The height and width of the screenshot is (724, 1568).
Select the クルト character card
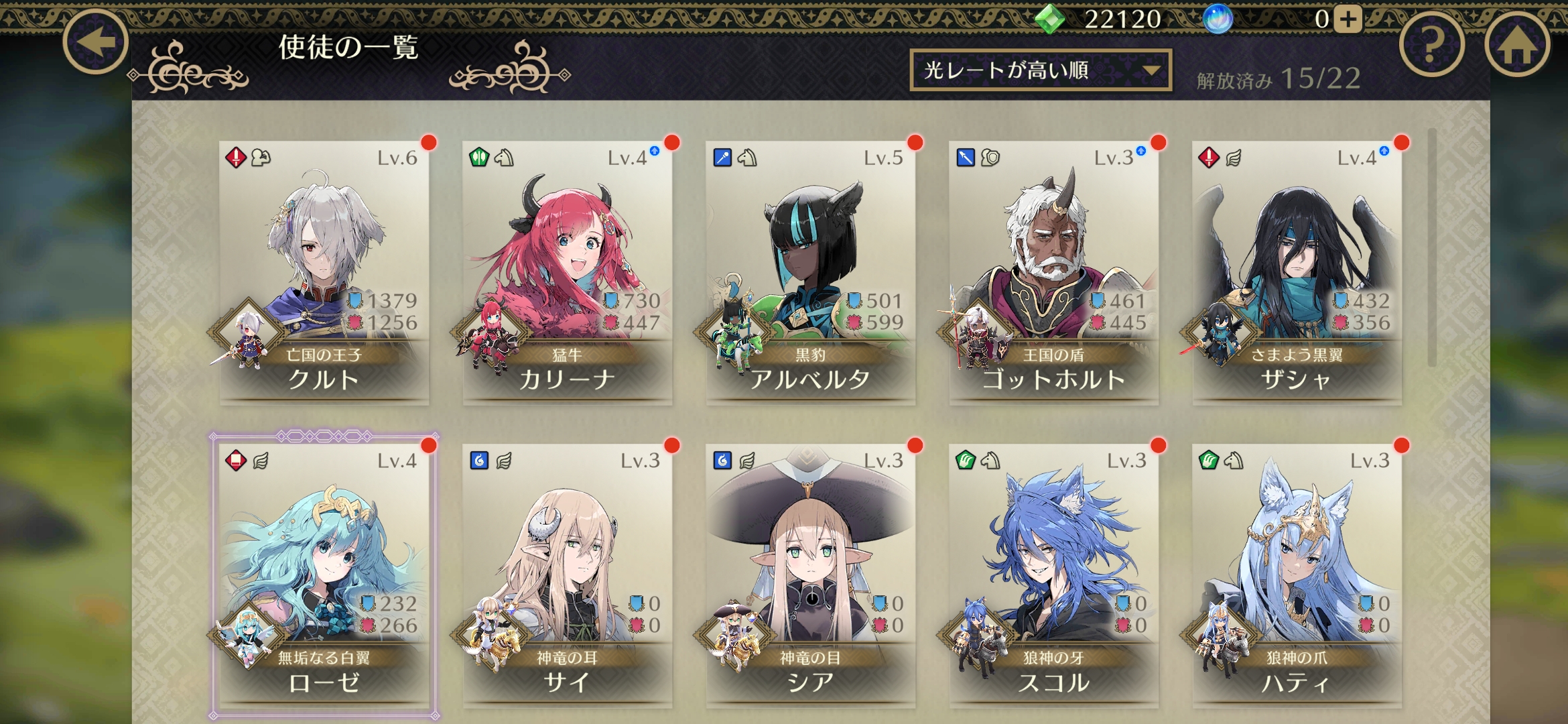(324, 272)
